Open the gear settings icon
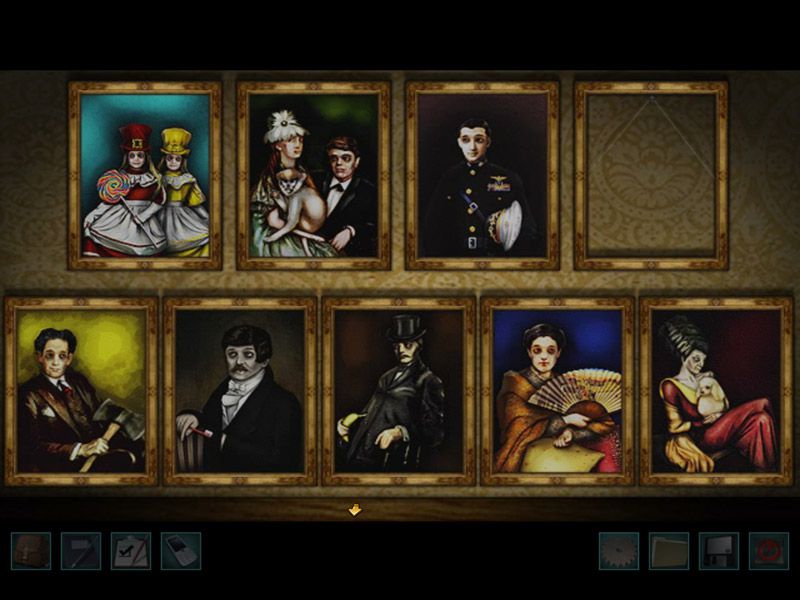 click(619, 551)
